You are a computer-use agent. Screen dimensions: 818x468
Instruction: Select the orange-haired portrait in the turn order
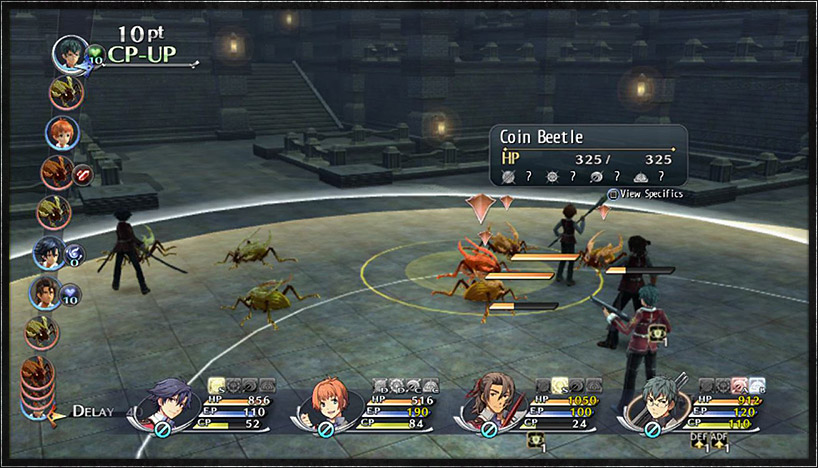click(x=62, y=132)
